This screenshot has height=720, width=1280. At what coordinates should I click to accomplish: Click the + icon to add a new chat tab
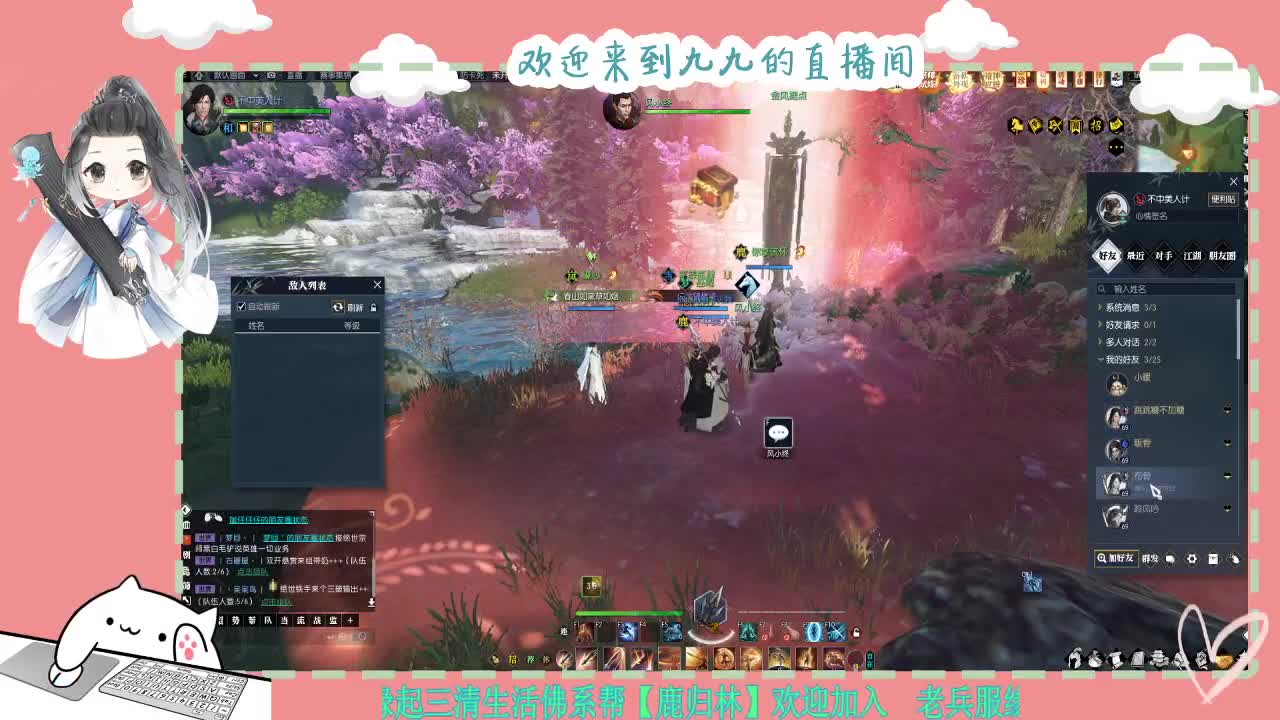click(350, 620)
